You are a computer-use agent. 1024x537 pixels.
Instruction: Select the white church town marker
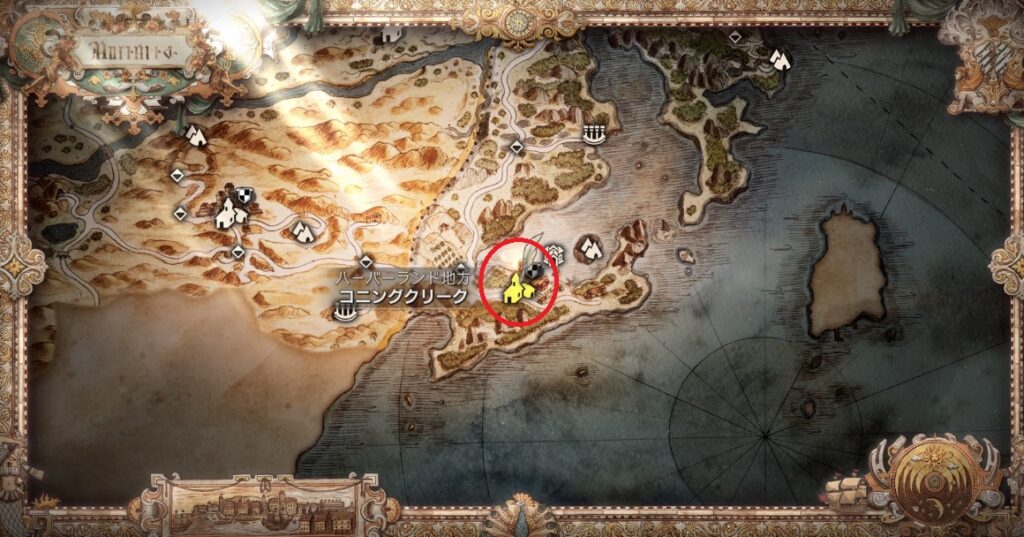(x=231, y=211)
